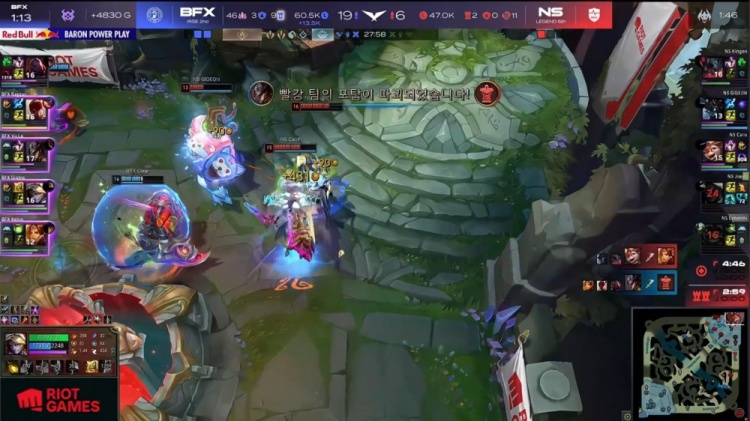750x421 pixels.
Task: Select the NS Jiwoo player portrait
Action: (712, 192)
